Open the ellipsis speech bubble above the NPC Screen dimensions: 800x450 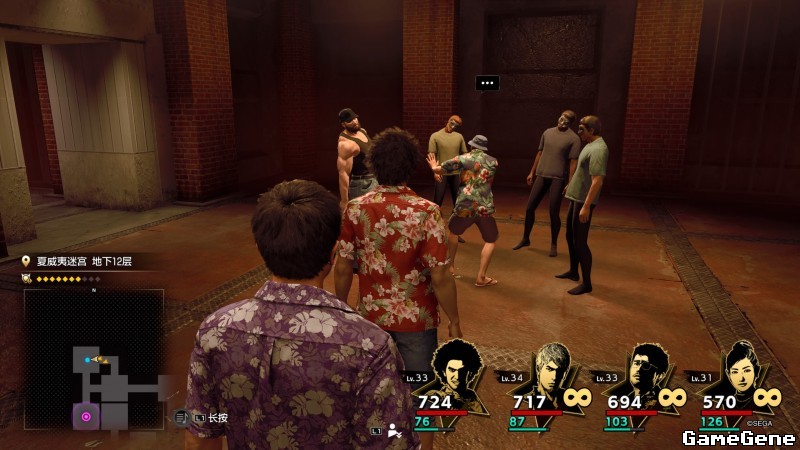[x=487, y=83]
